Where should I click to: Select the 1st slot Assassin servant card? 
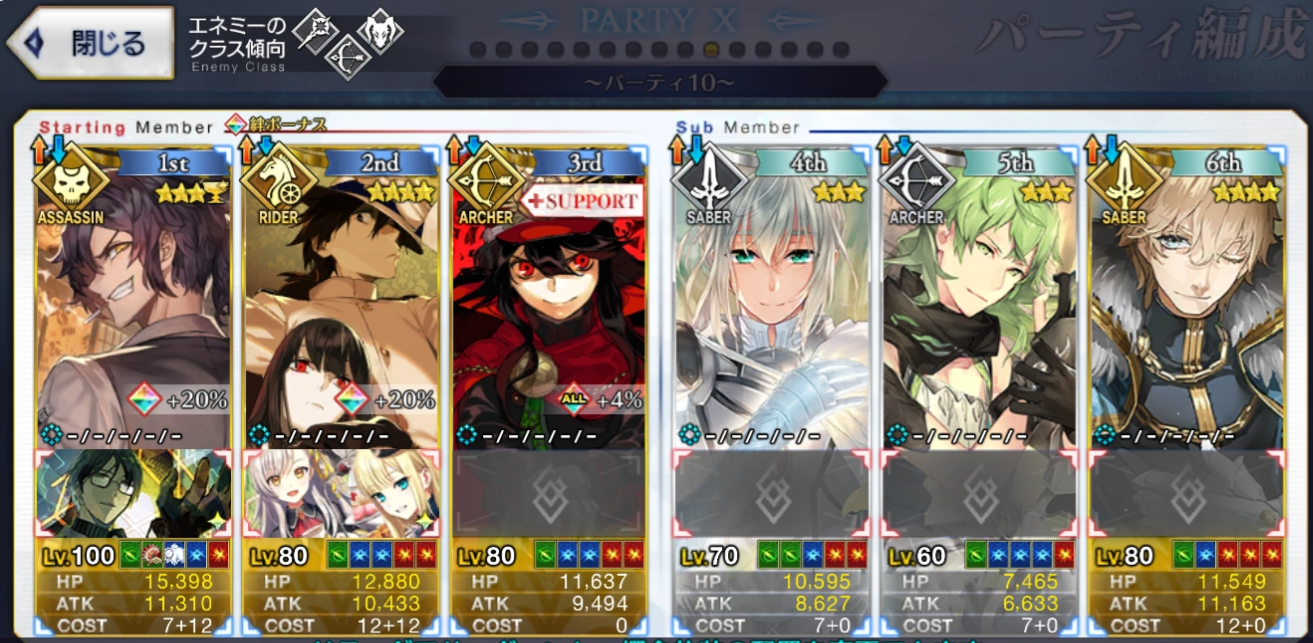pyautogui.click(x=134, y=300)
